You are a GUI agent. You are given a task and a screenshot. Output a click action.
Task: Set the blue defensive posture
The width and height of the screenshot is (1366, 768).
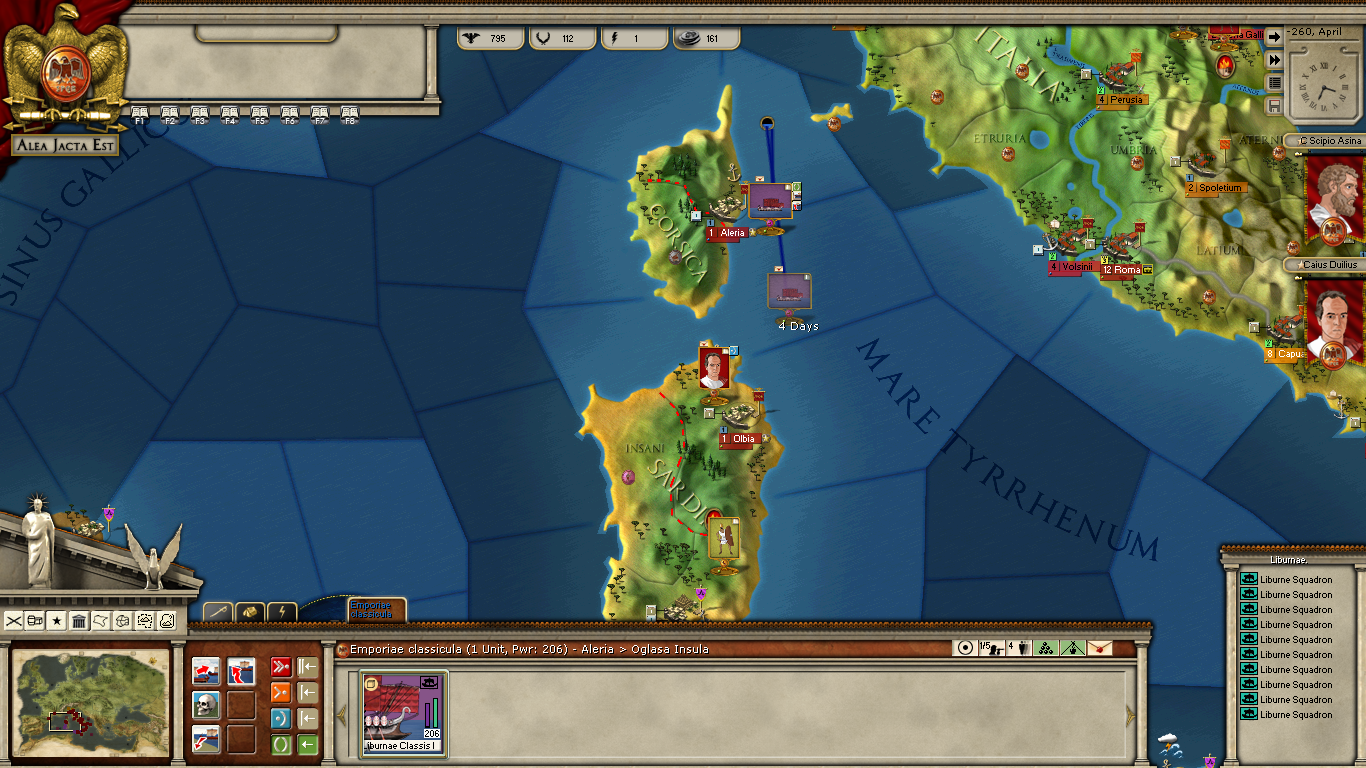pos(281,719)
